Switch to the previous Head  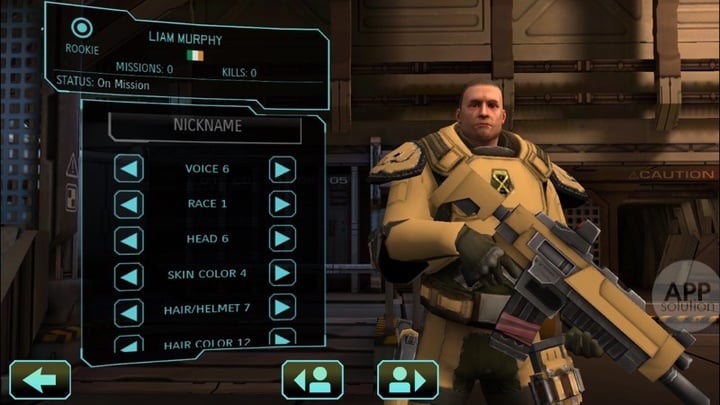(x=129, y=239)
